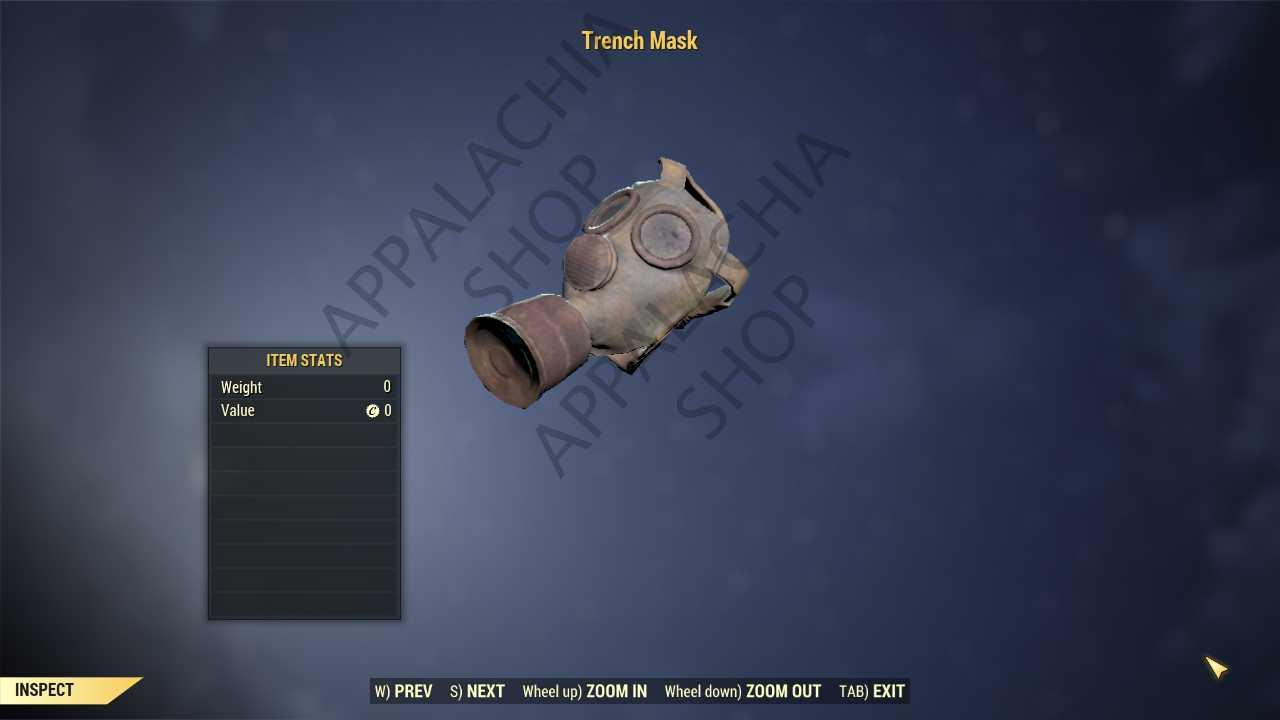Go to the previous item with PREV
1280x720 pixels.
pos(404,691)
